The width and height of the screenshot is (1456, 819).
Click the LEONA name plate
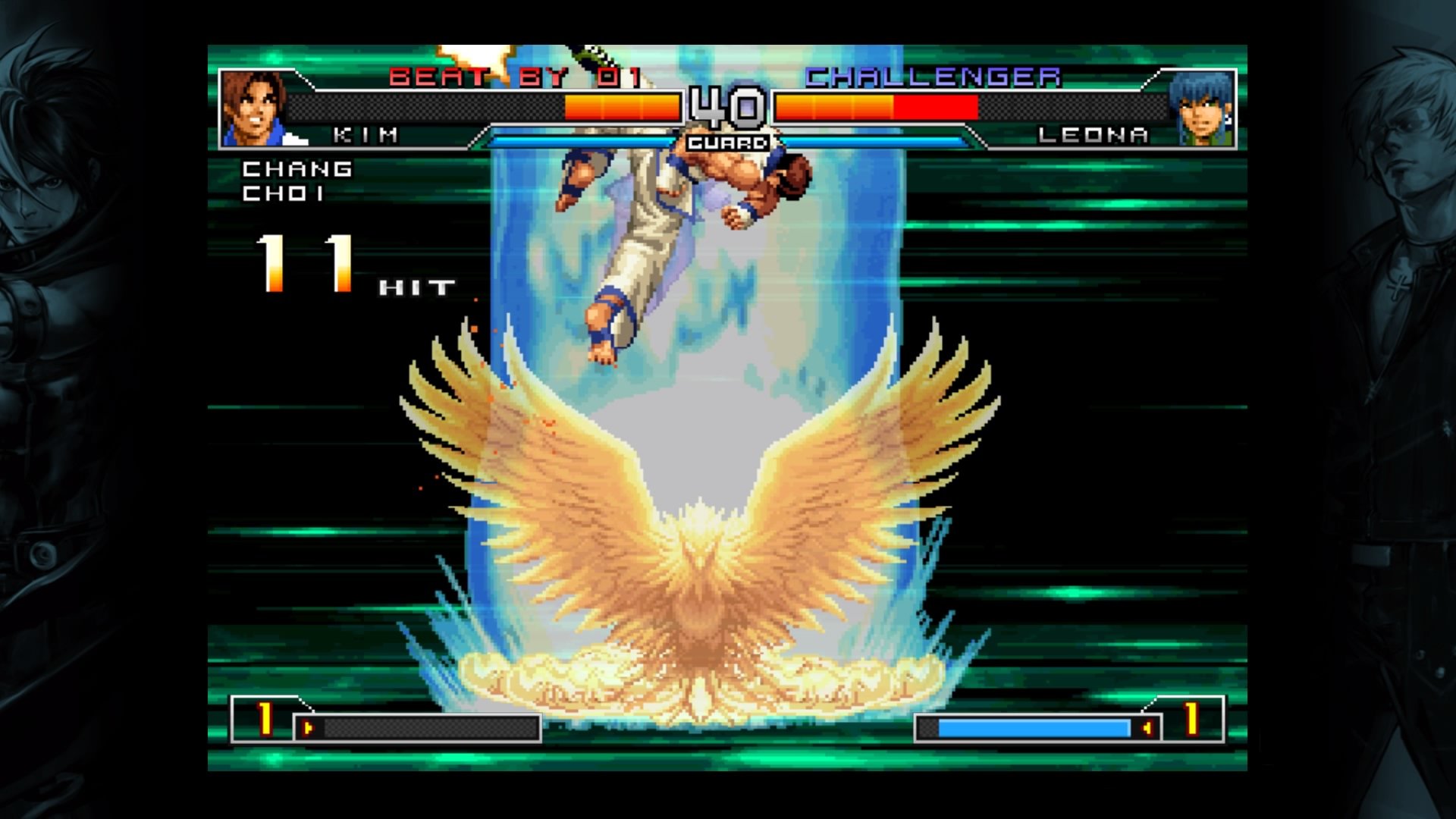pos(1094,134)
